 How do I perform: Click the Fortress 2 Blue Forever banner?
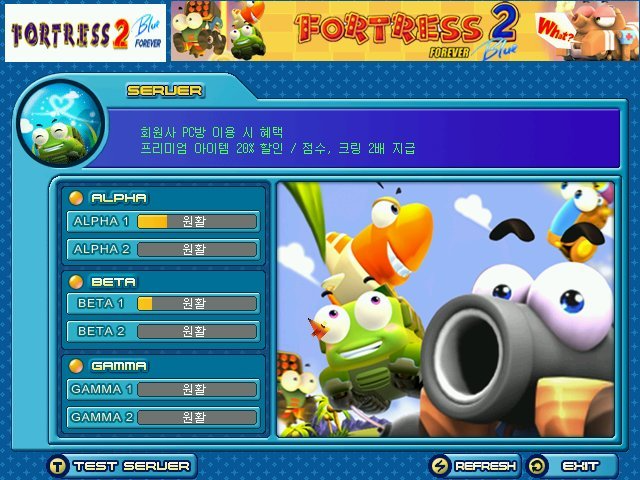(x=403, y=31)
